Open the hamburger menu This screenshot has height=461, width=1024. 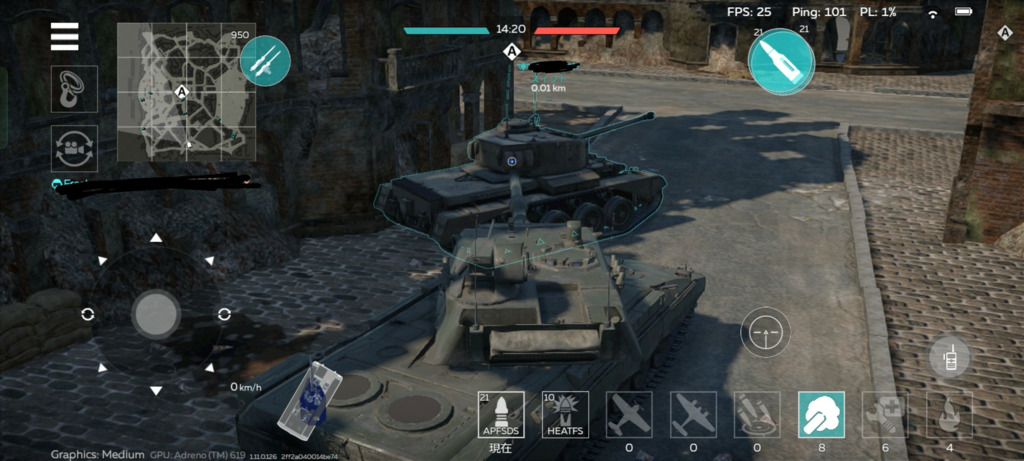[65, 35]
